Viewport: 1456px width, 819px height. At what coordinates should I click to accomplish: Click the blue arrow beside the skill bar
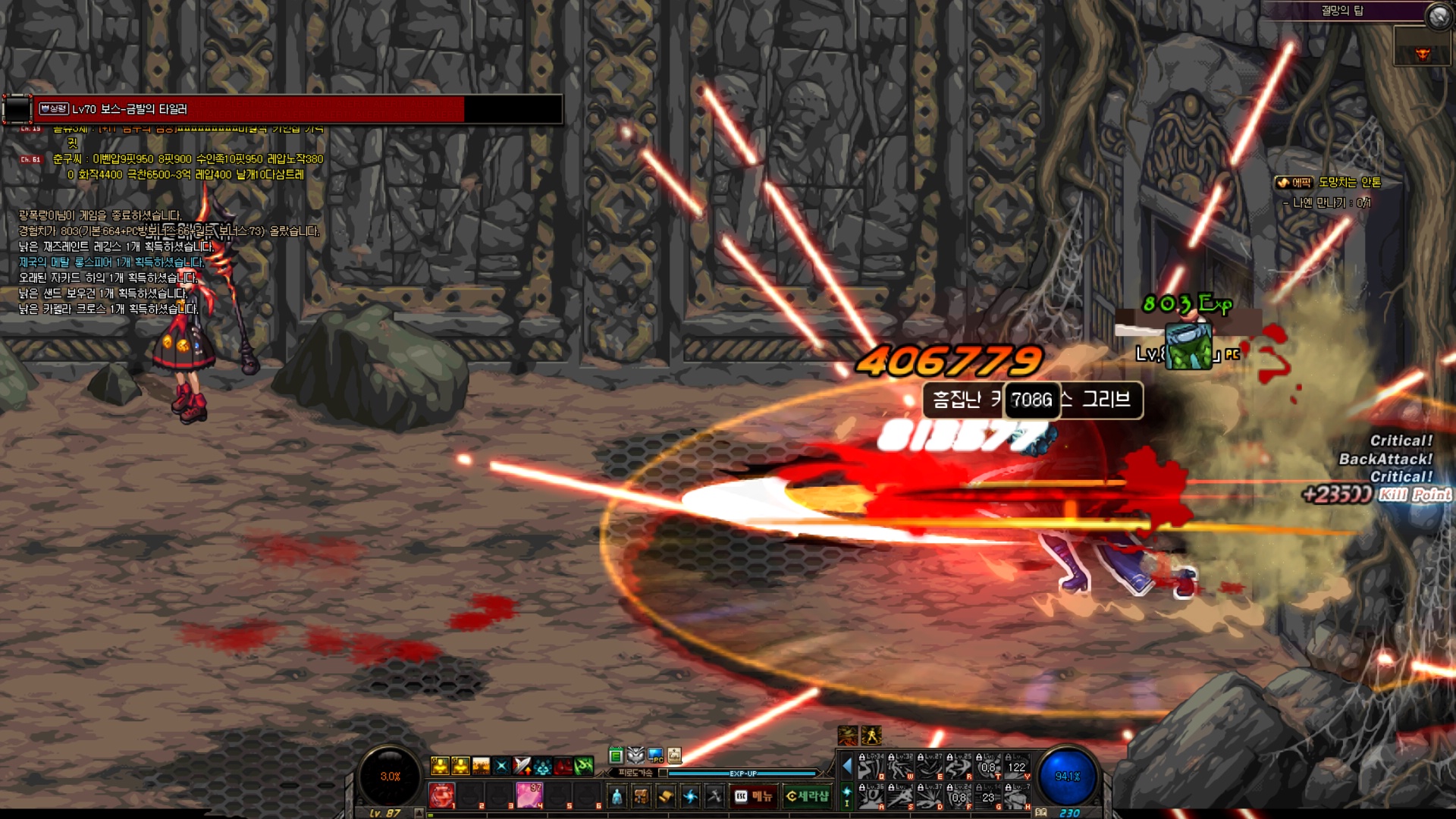coord(847,767)
